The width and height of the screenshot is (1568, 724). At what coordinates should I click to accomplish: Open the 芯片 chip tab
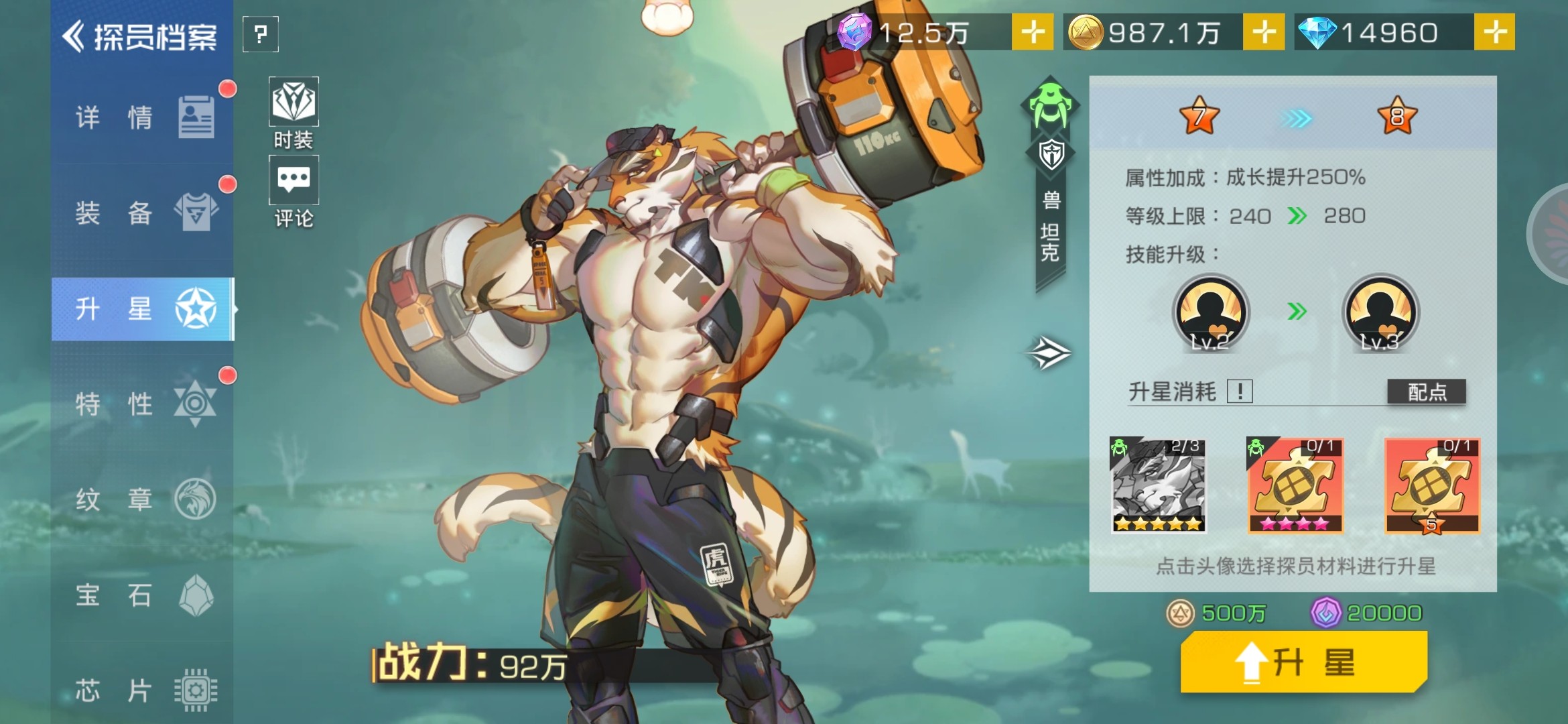click(143, 690)
